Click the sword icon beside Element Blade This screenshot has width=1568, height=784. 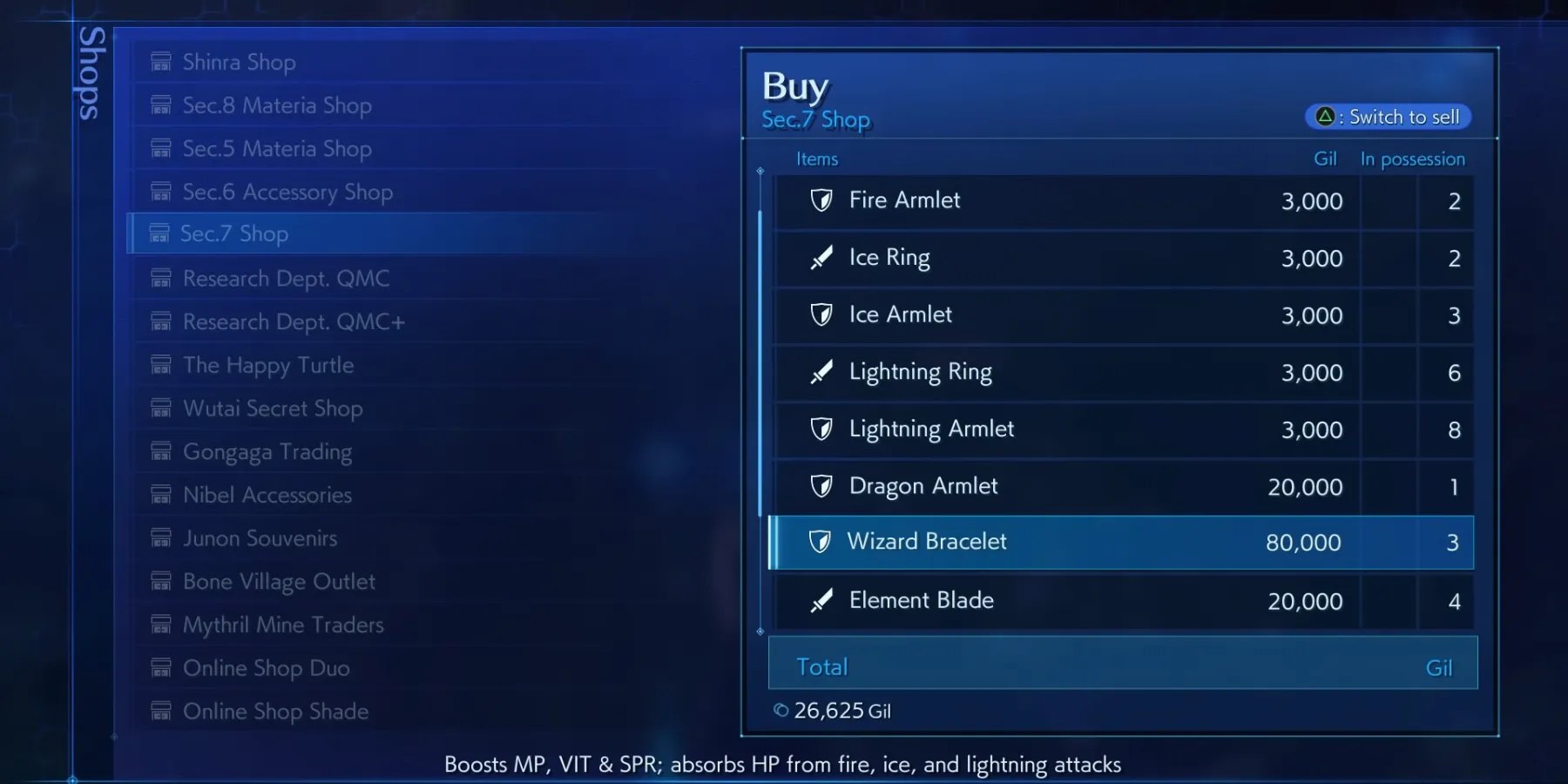click(821, 601)
